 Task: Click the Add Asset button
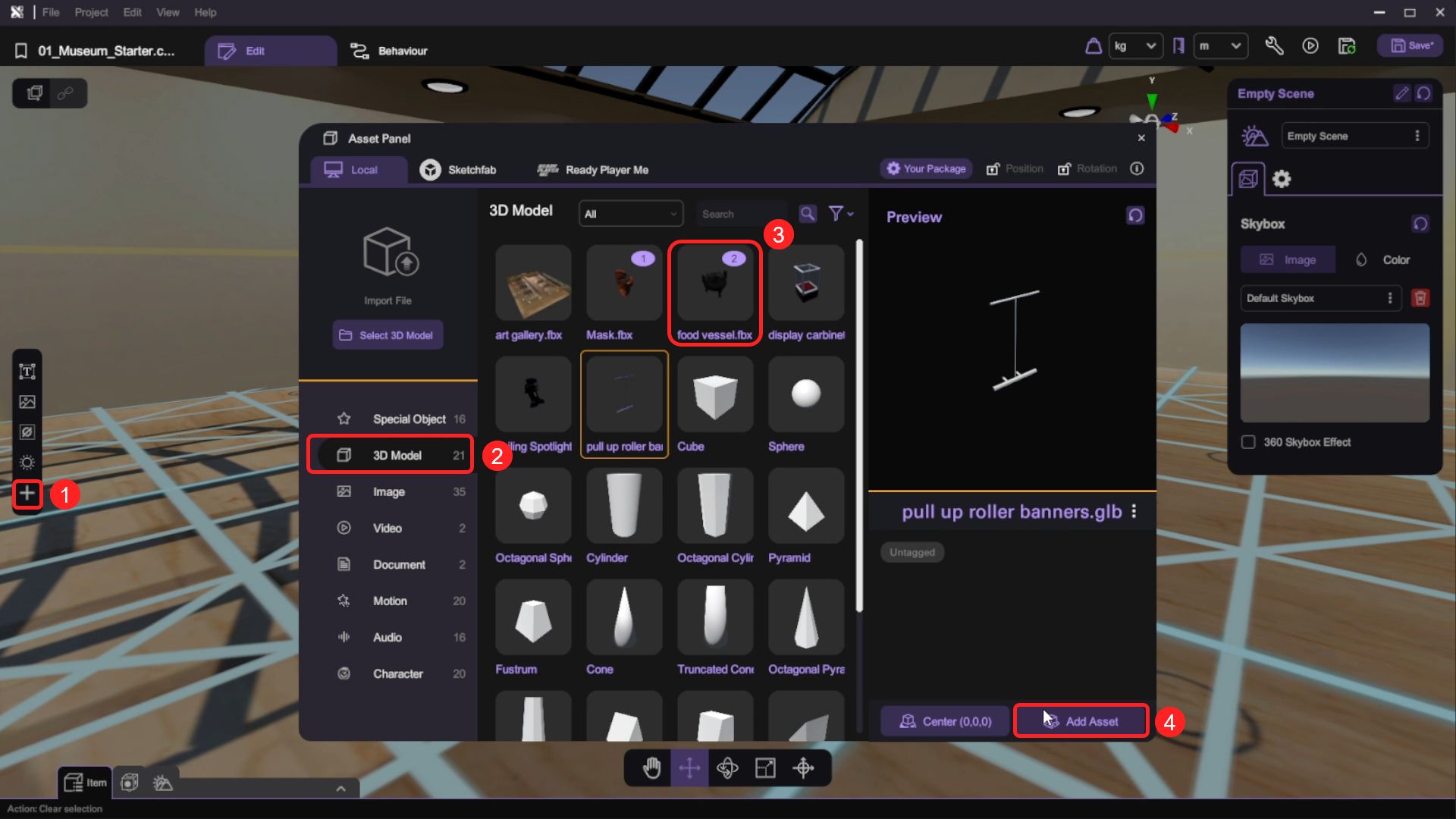[1081, 721]
